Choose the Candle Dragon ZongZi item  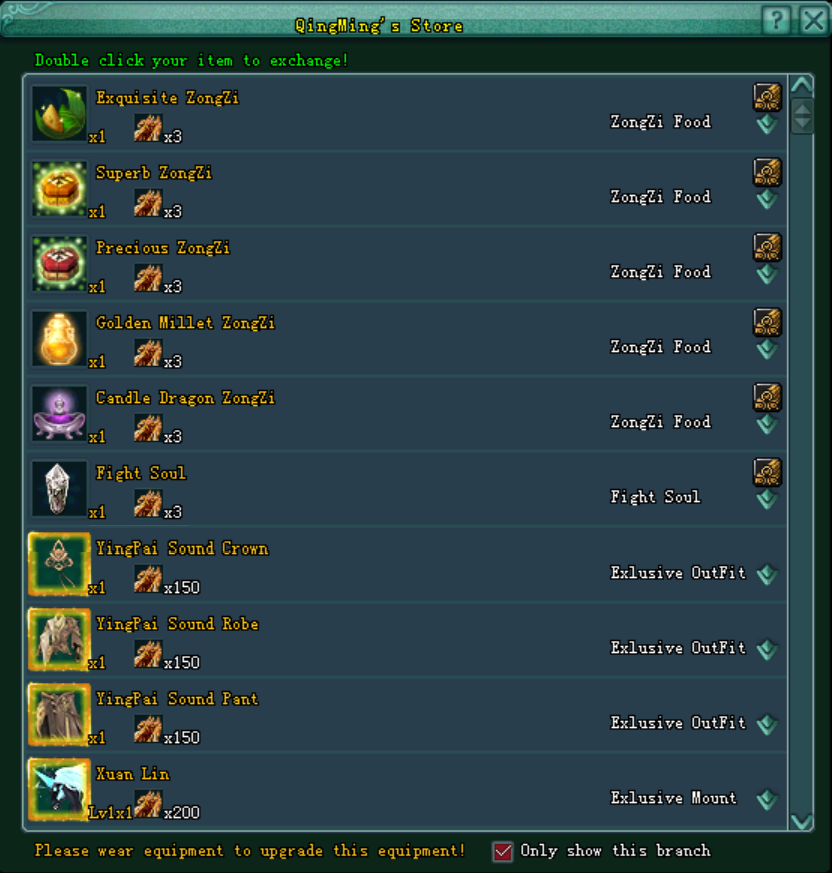[59, 413]
